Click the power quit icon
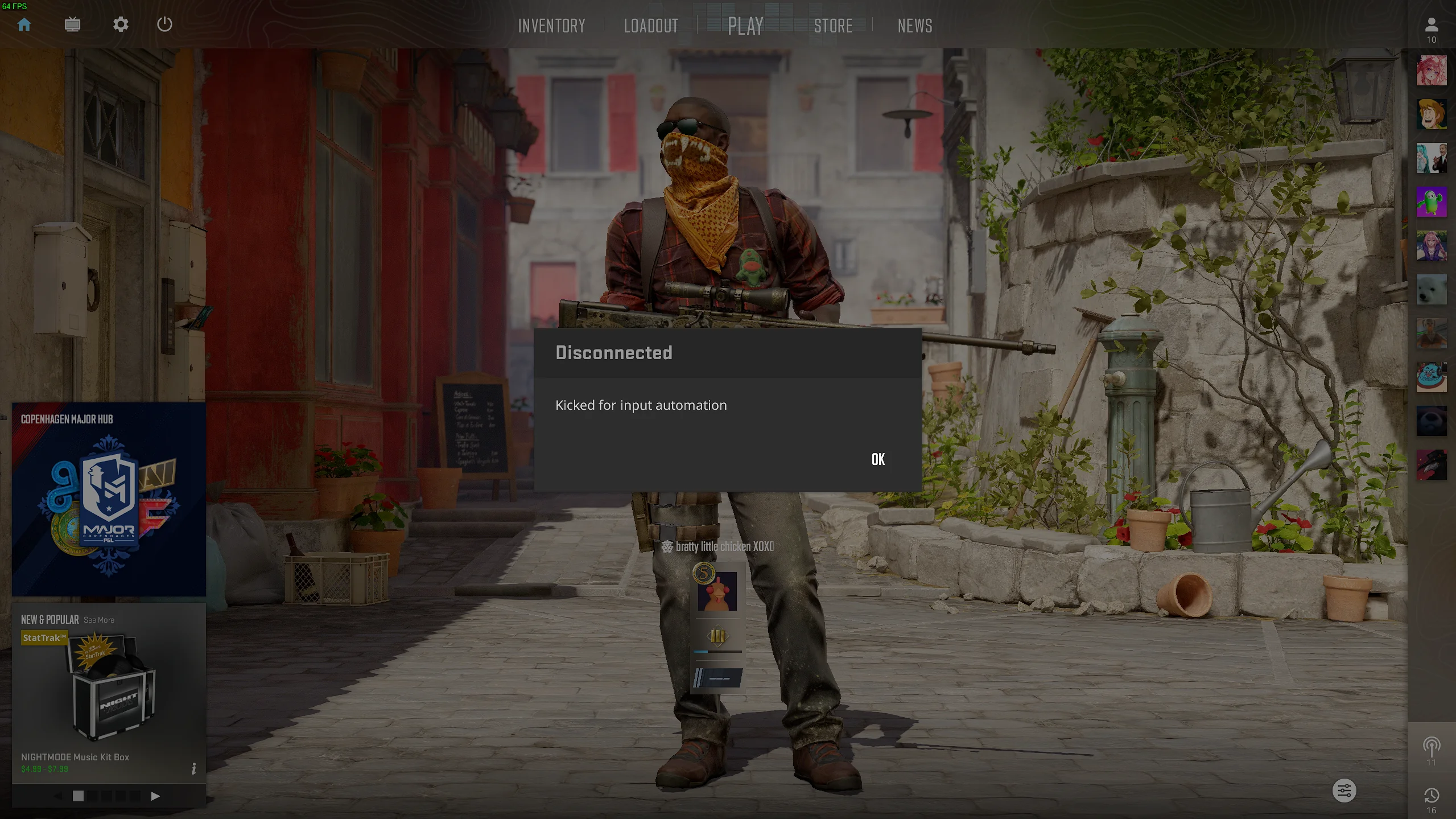This screenshot has width=1456, height=819. [164, 24]
